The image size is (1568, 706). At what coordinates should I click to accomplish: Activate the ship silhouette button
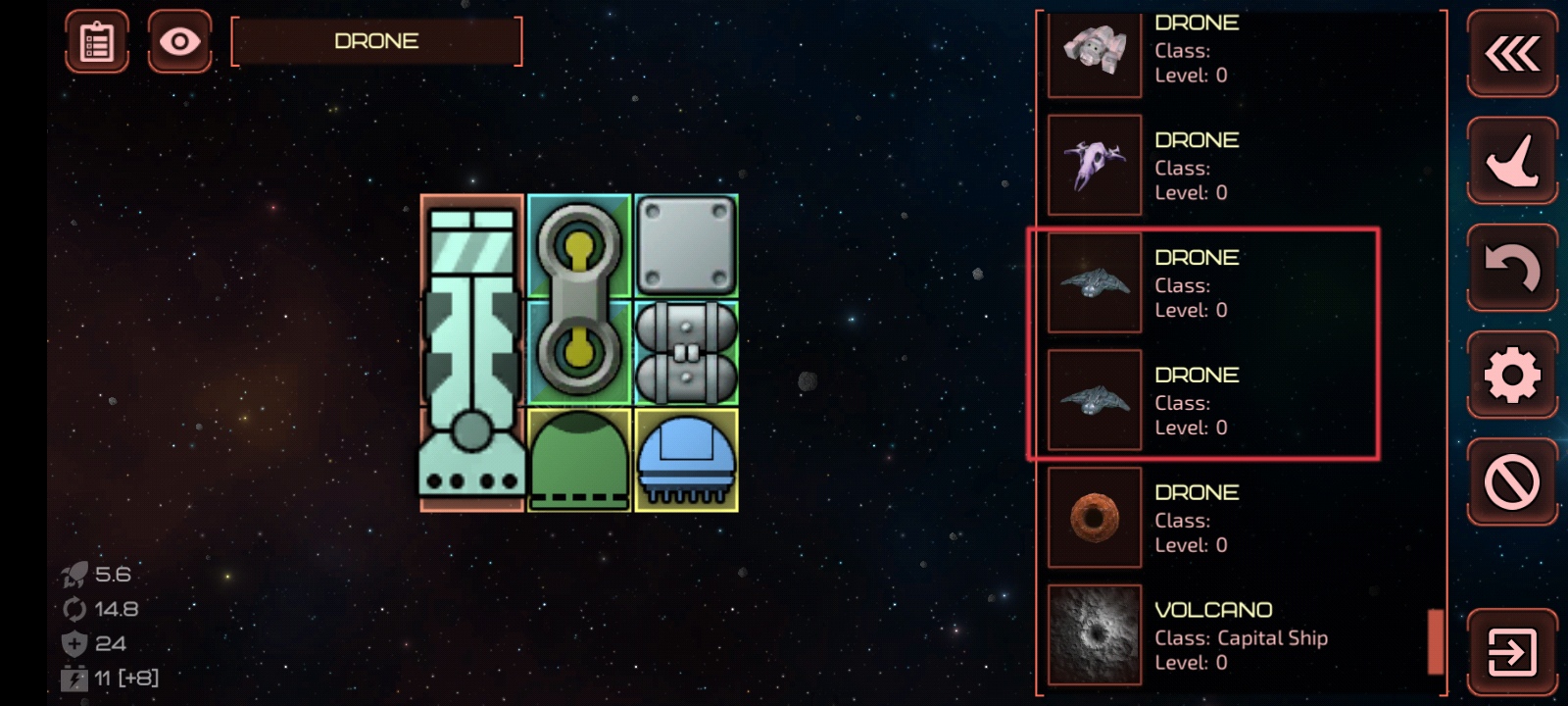coord(1512,161)
